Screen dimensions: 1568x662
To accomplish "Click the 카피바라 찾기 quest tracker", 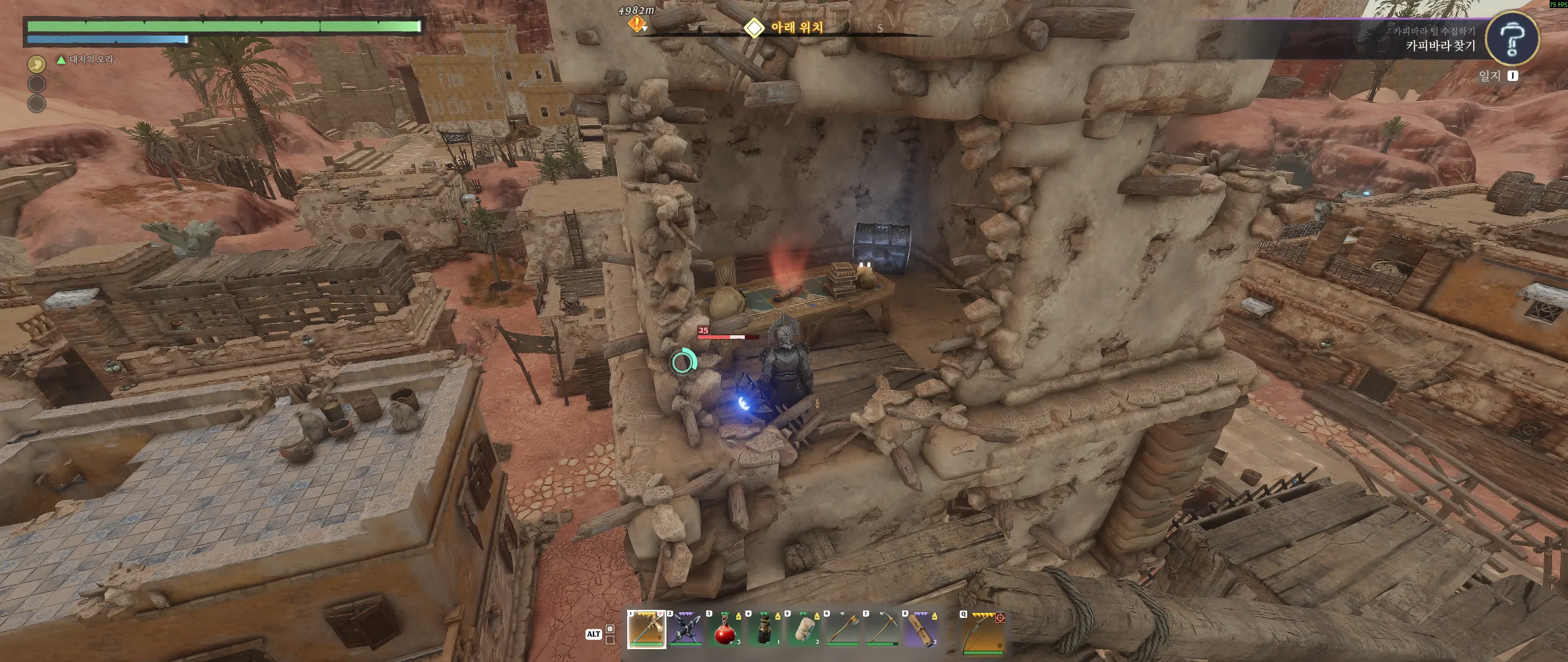I will click(x=1440, y=45).
